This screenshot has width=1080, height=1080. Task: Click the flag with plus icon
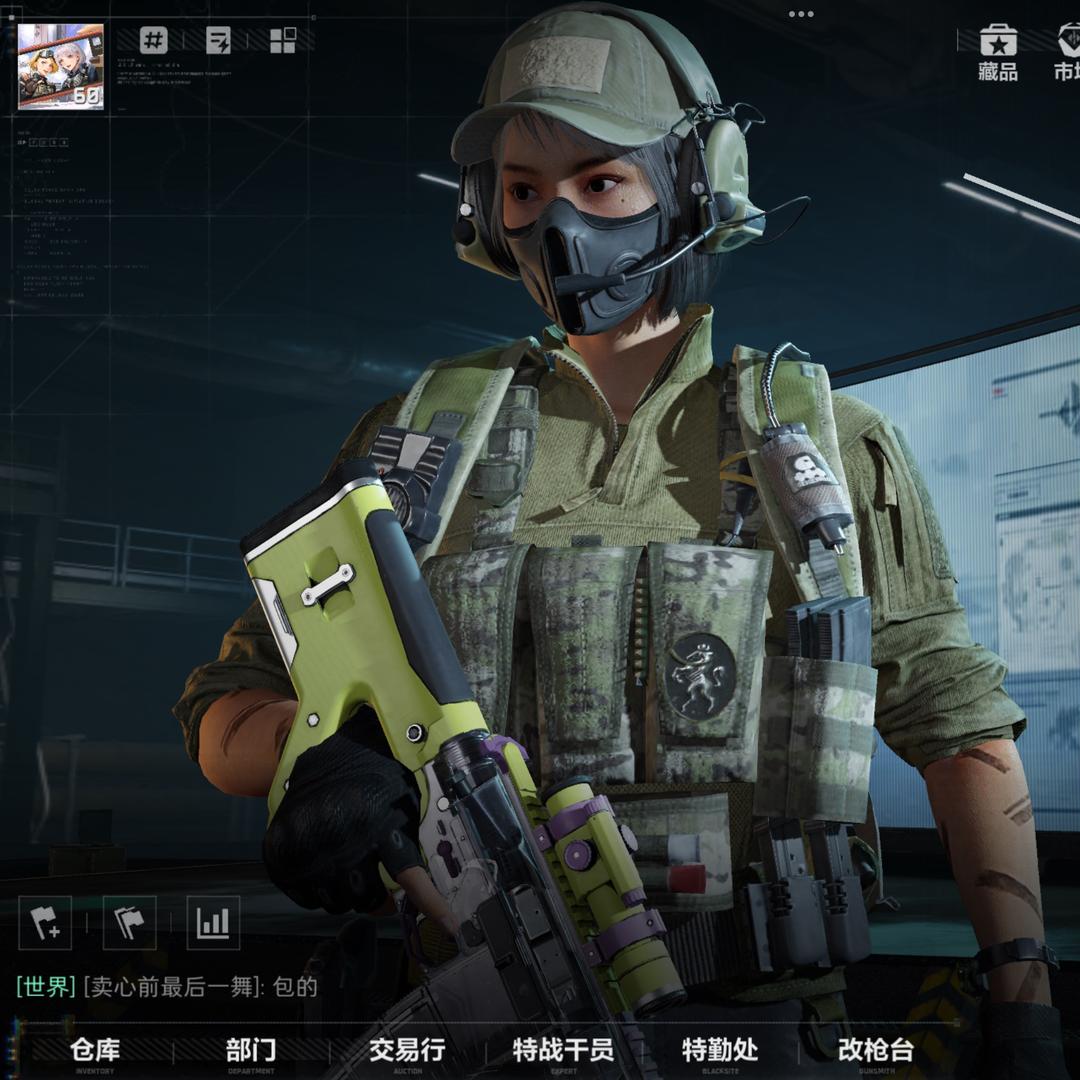point(45,922)
